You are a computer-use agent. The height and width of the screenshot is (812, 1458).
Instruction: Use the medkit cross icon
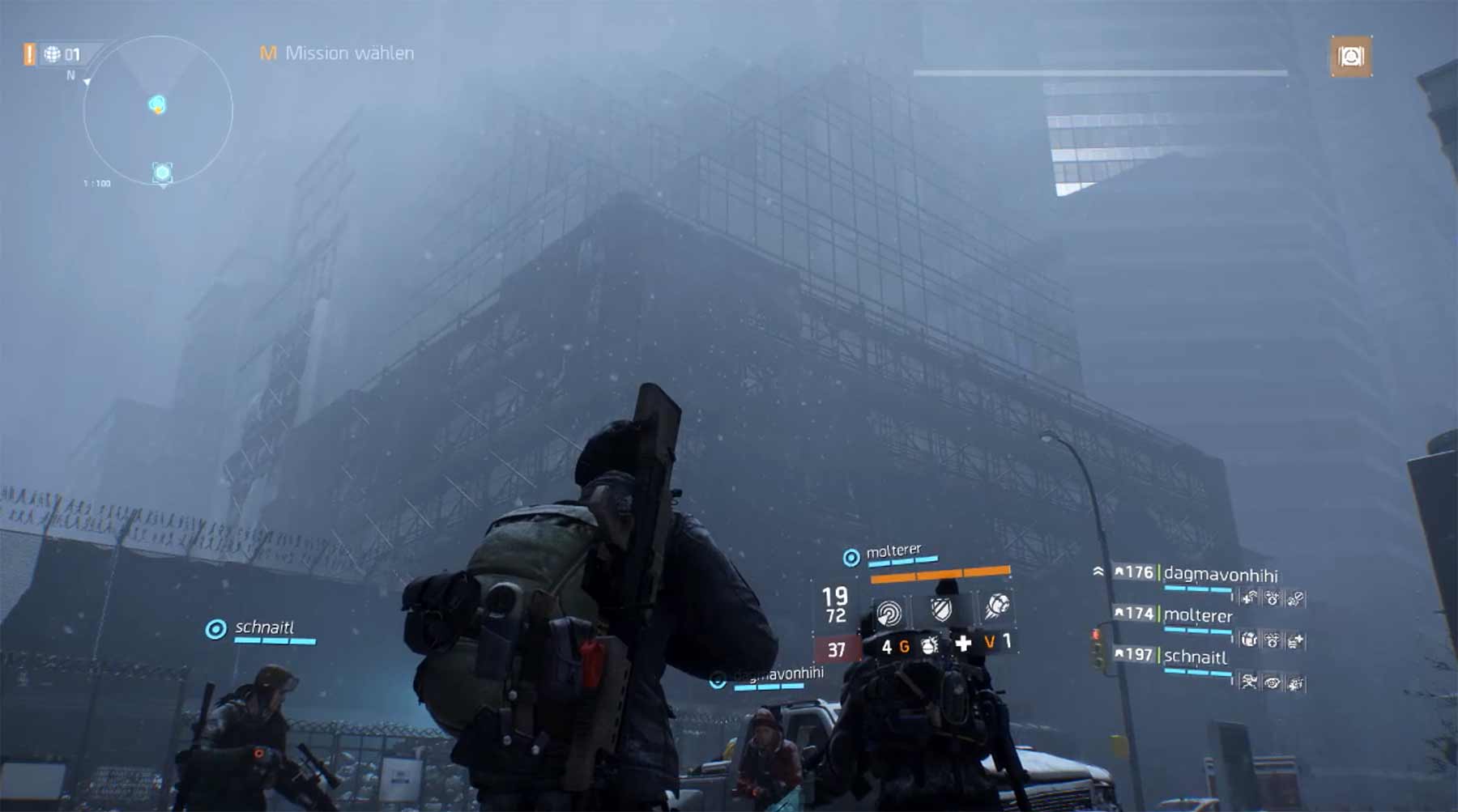[x=963, y=644]
